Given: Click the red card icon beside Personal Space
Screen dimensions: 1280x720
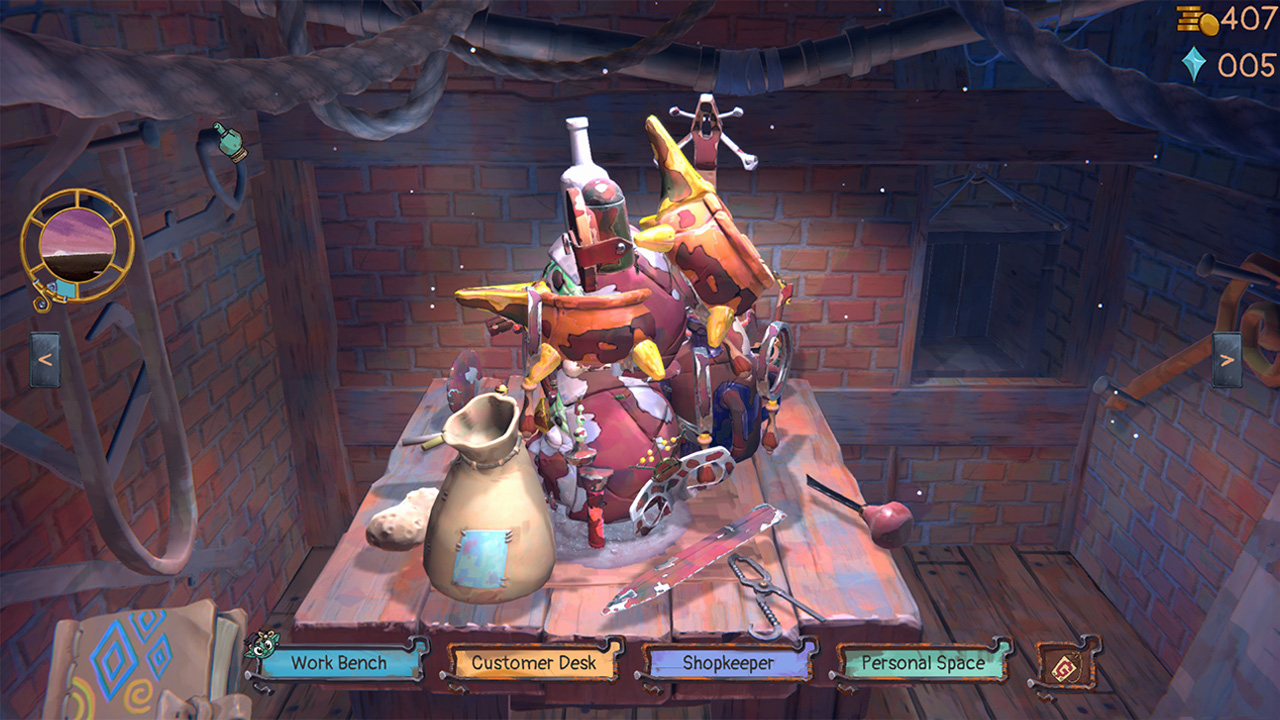Looking at the screenshot, I should tap(1066, 662).
